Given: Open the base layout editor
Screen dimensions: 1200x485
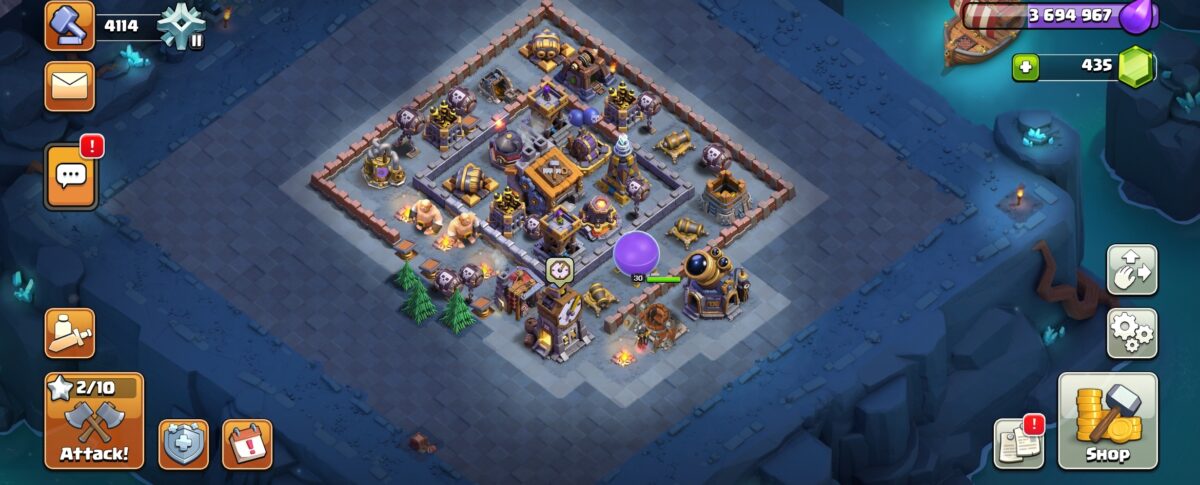Looking at the screenshot, I should [1132, 270].
